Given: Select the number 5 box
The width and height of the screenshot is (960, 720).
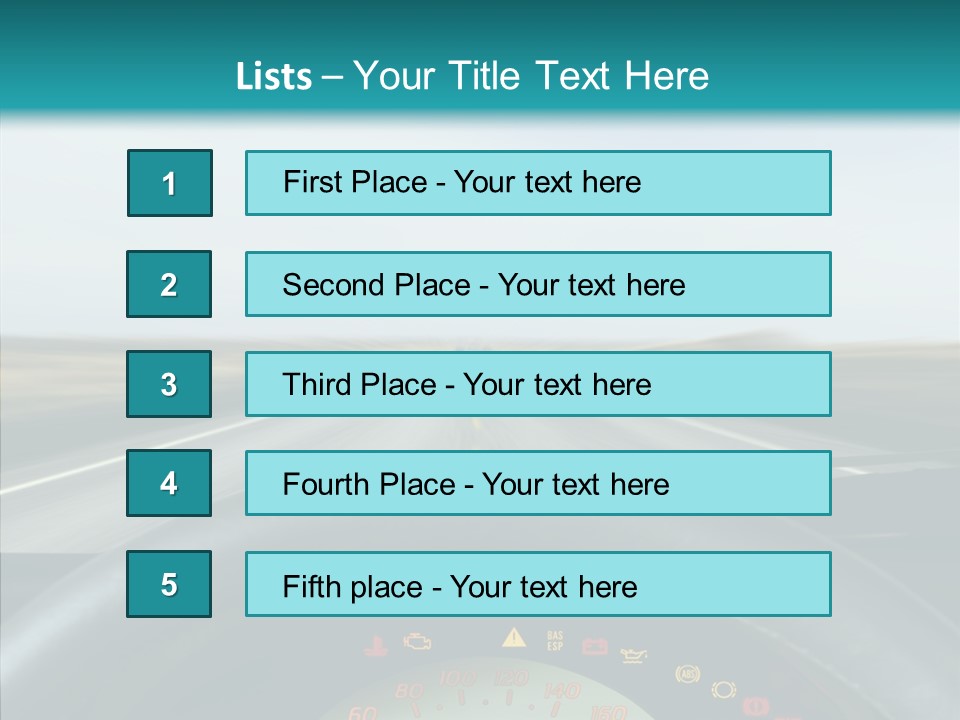Looking at the screenshot, I should [169, 585].
